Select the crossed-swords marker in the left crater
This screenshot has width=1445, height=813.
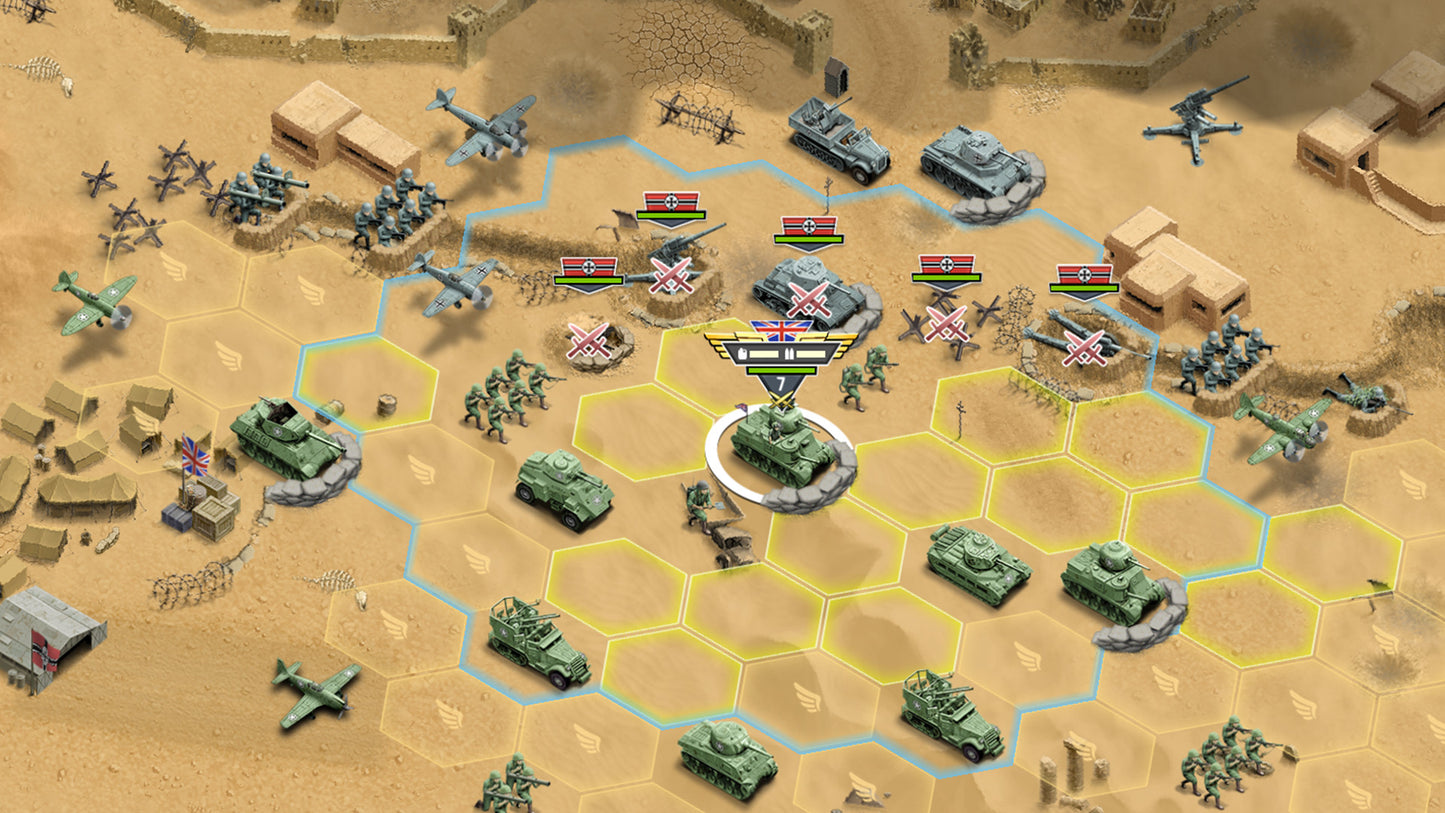pyautogui.click(x=590, y=342)
